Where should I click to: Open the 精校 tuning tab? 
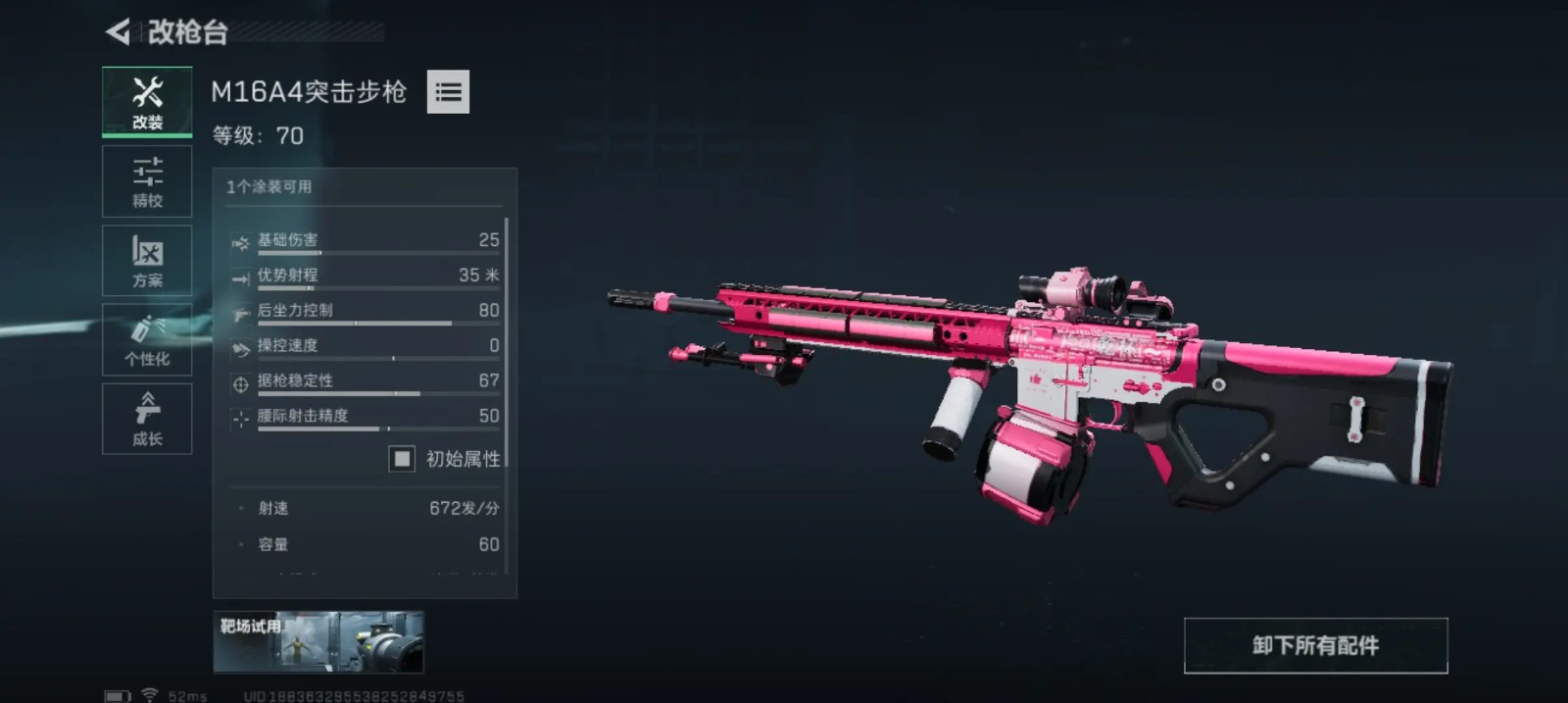147,182
